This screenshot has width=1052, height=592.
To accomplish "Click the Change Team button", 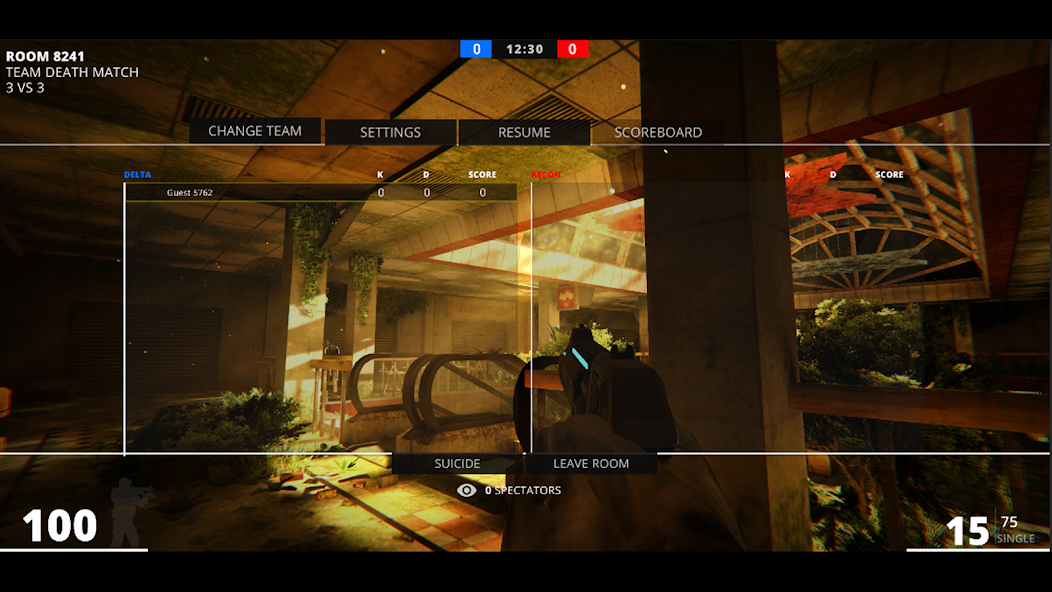I will [255, 131].
